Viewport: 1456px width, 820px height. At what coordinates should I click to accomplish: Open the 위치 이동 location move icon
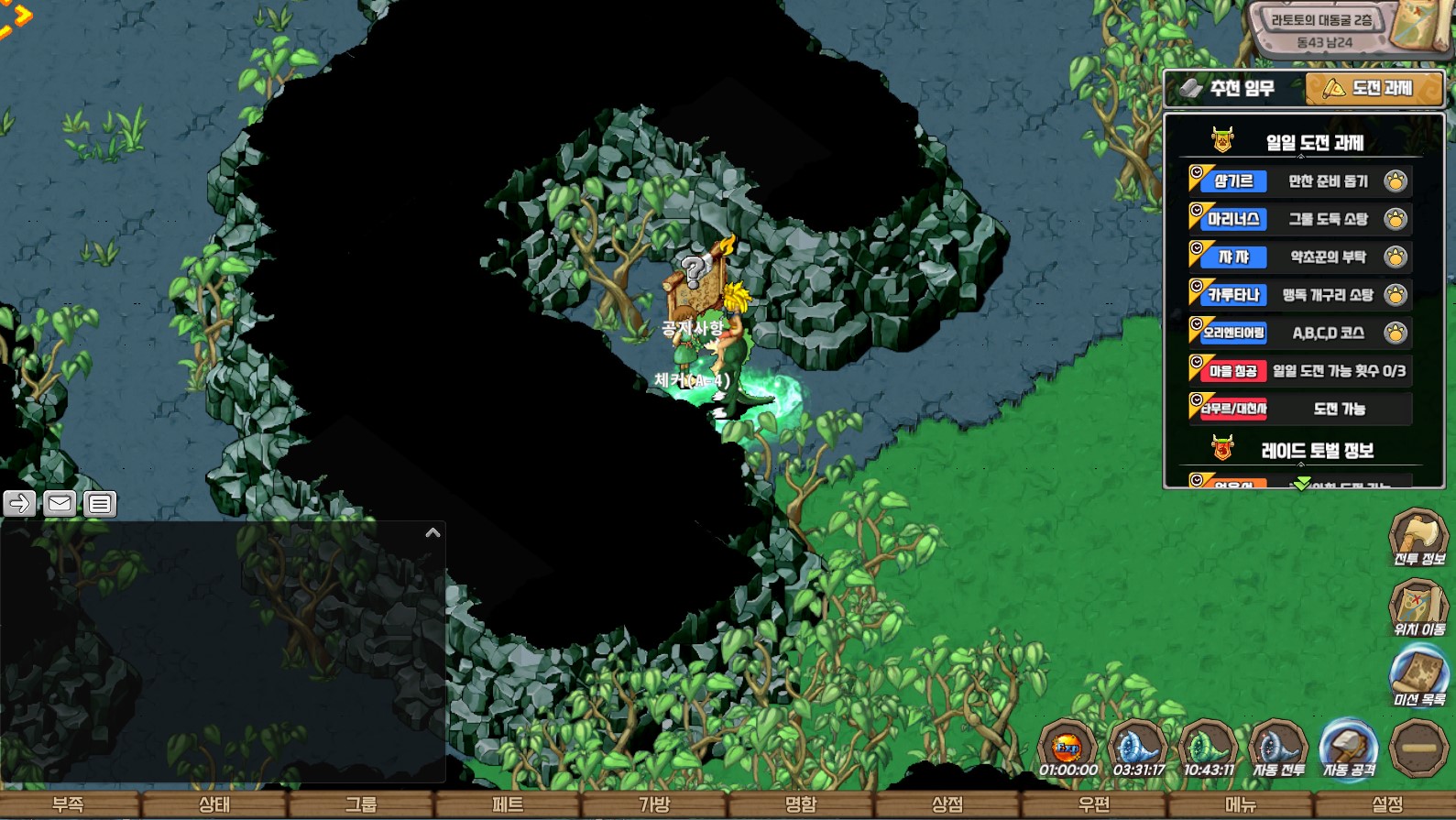tap(1418, 608)
